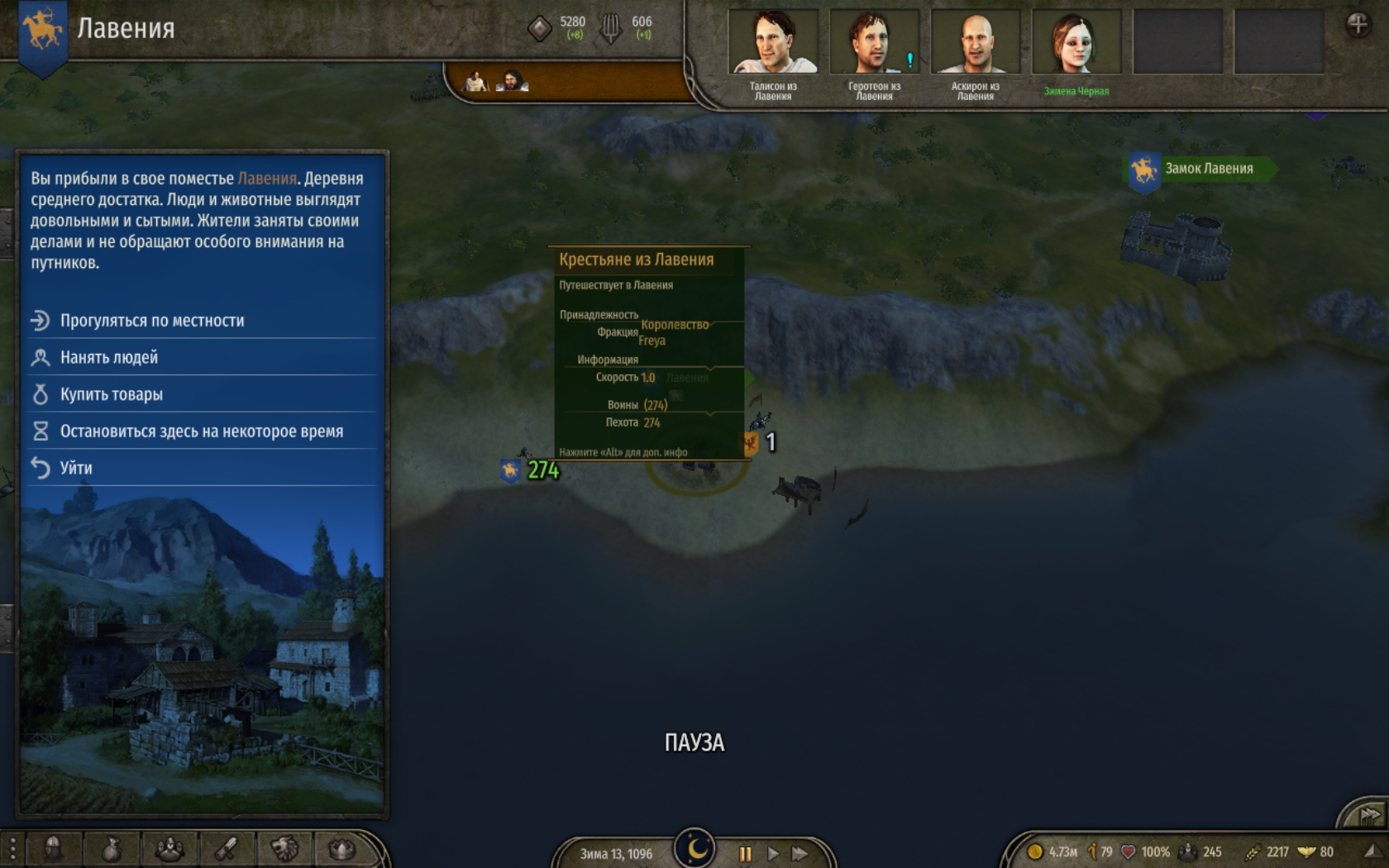The height and width of the screenshot is (868, 1389).
Task: Choose "Прогуляться по местности" option
Action: (x=152, y=321)
